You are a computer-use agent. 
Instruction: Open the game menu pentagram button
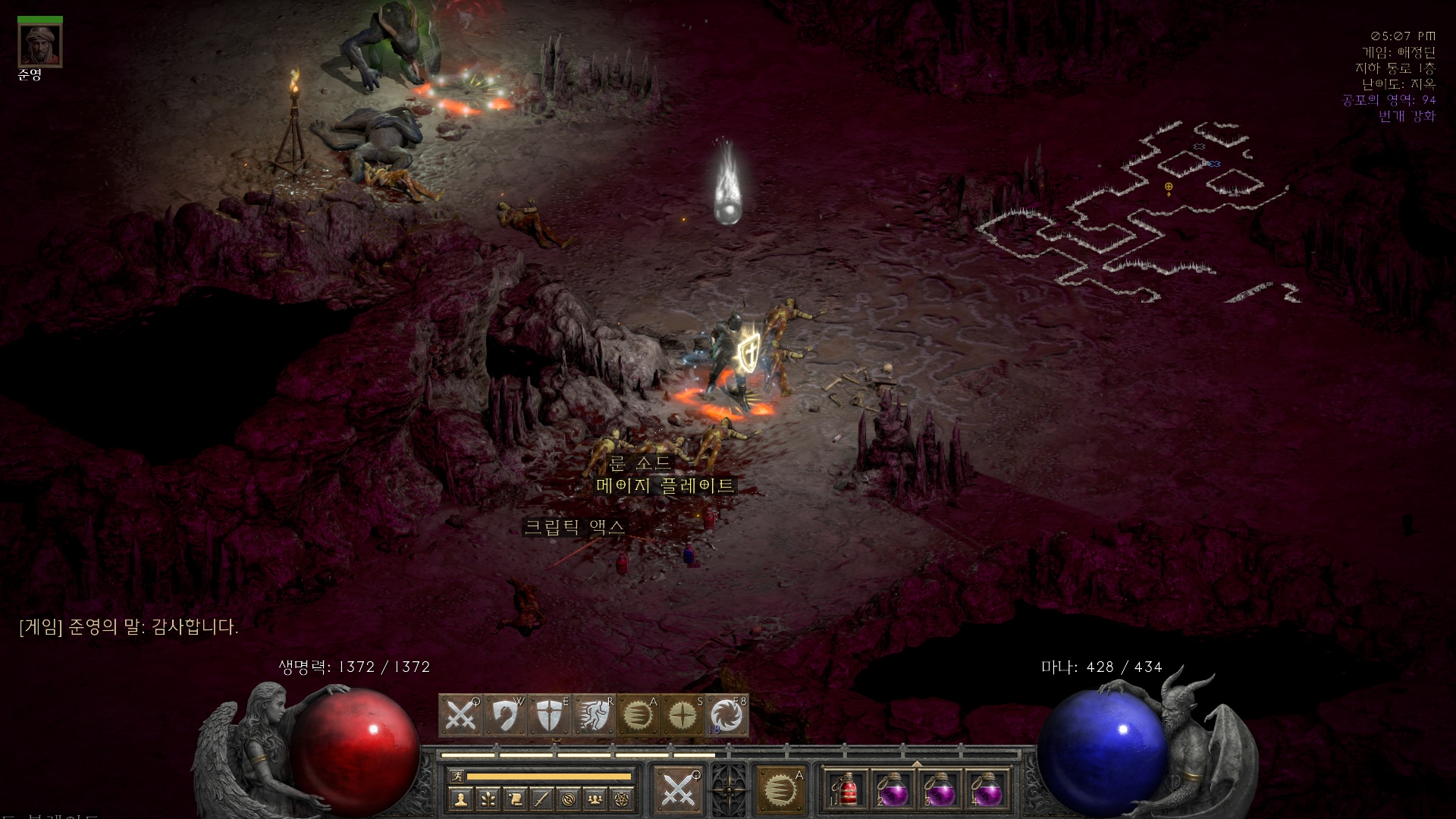(623, 799)
